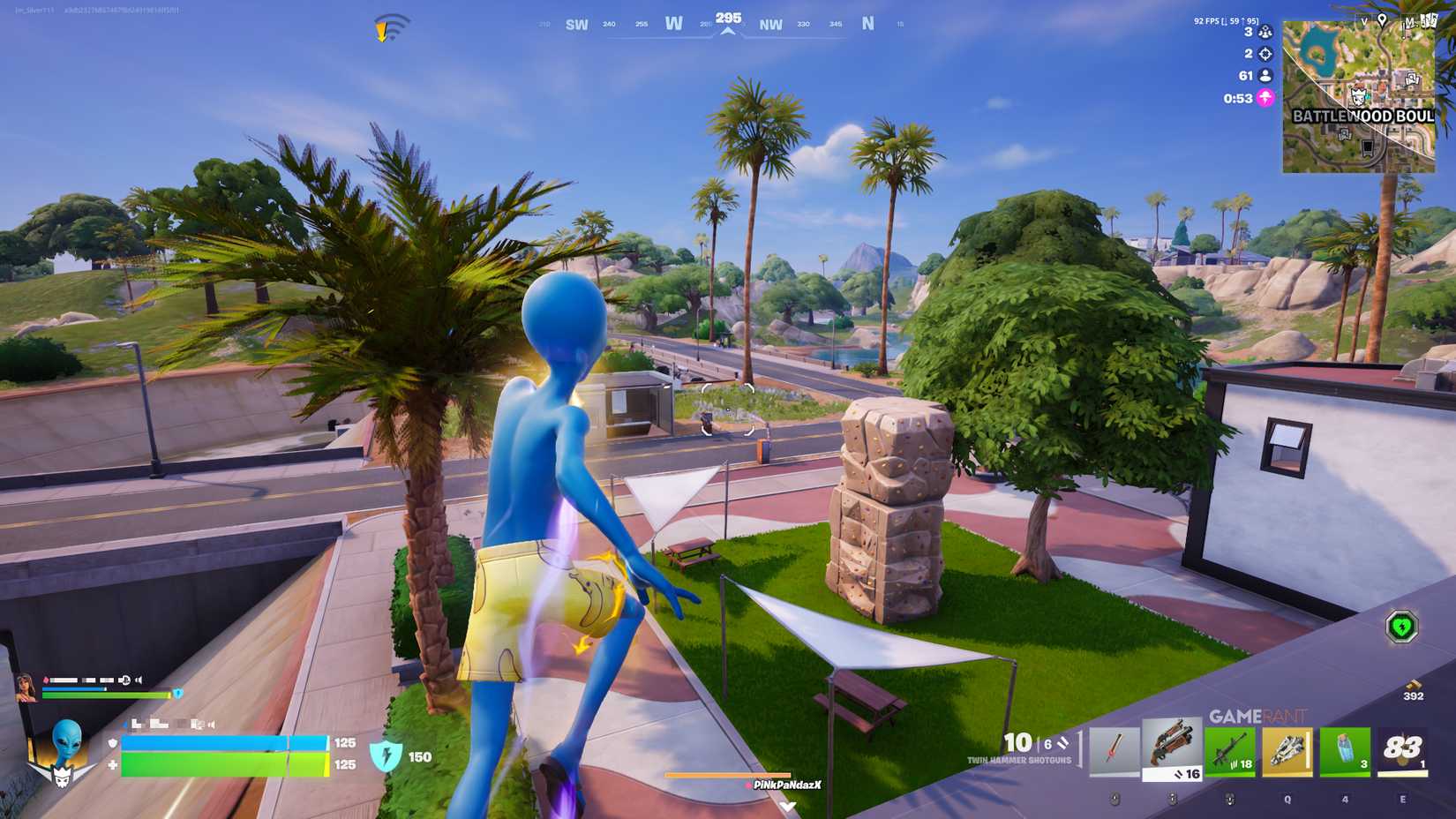This screenshot has width=1456, height=819.
Task: Toggle the teammate shield indicator on their health bar
Action: click(x=178, y=694)
